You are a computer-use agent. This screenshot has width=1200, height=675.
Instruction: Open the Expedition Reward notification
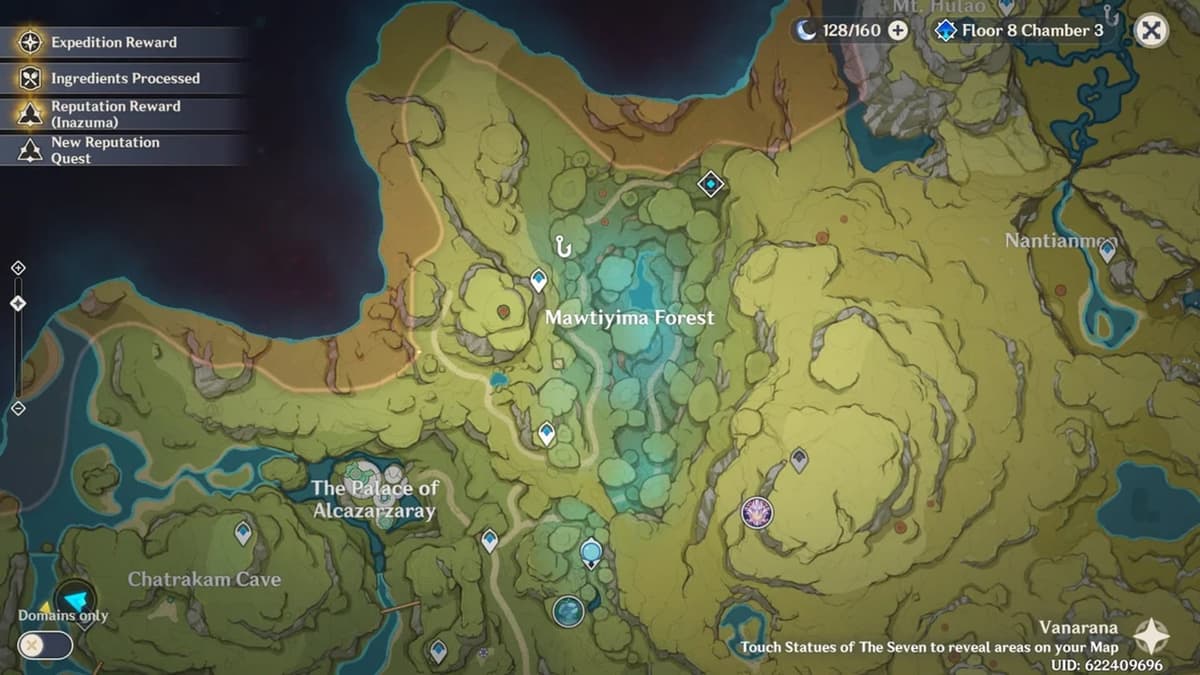tap(113, 43)
